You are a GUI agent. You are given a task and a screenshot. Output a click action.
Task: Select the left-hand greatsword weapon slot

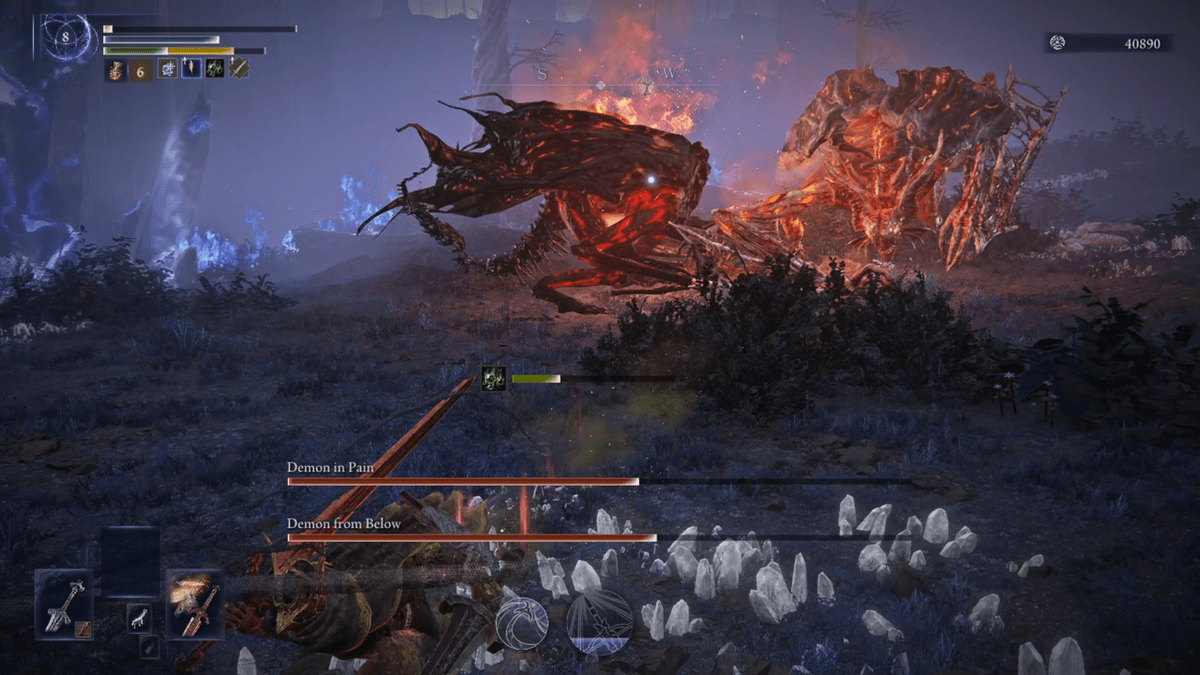[x=63, y=604]
